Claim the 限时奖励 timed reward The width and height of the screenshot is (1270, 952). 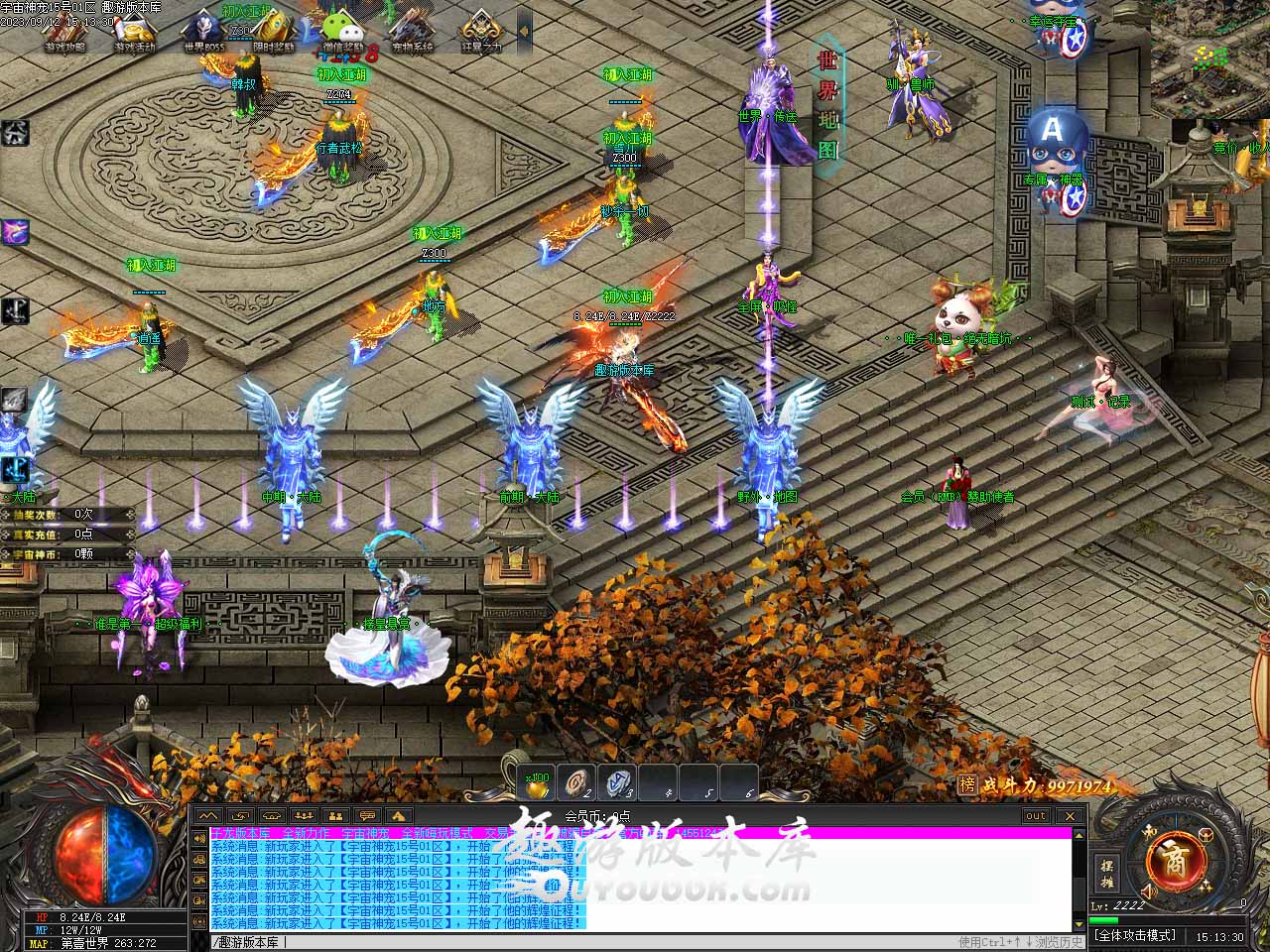[273, 32]
